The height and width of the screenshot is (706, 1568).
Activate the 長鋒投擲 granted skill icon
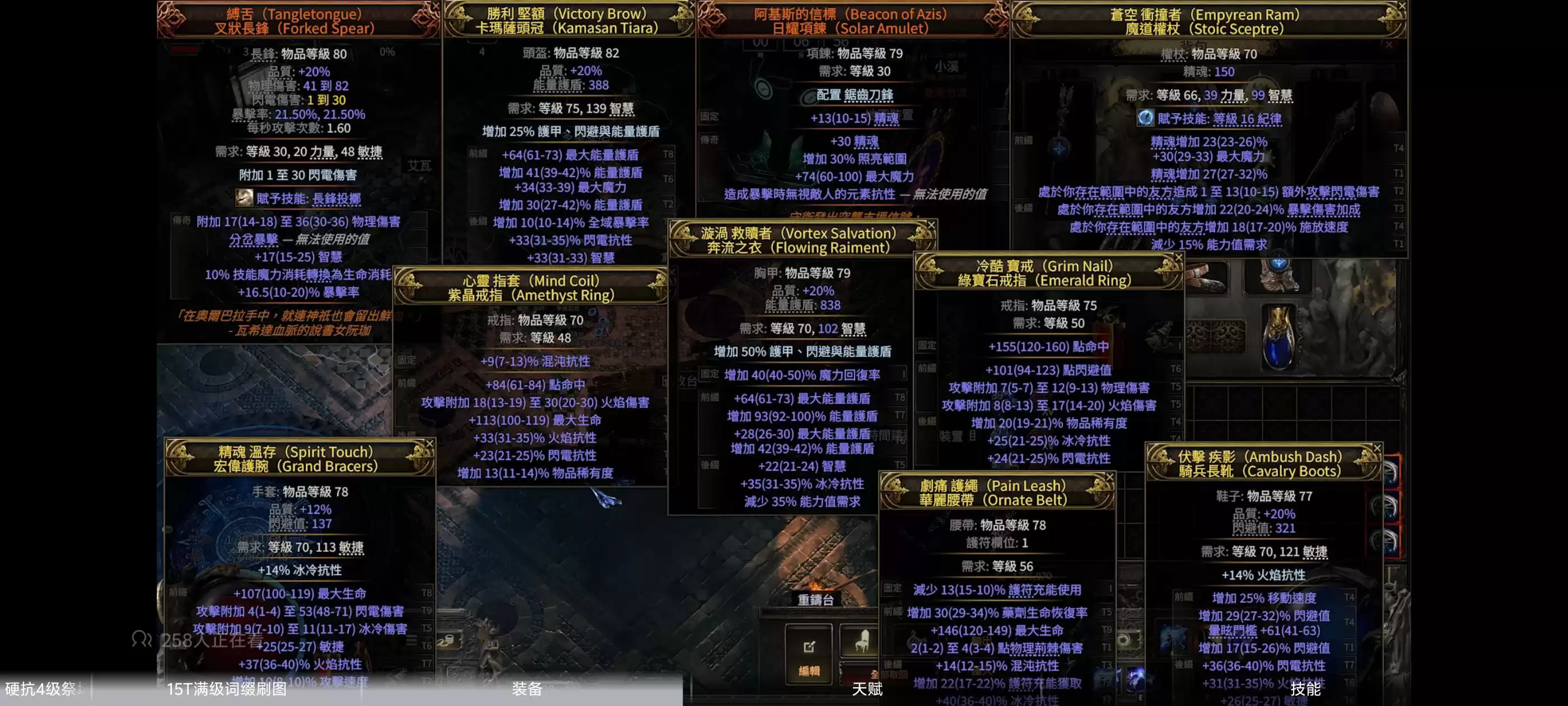[245, 197]
